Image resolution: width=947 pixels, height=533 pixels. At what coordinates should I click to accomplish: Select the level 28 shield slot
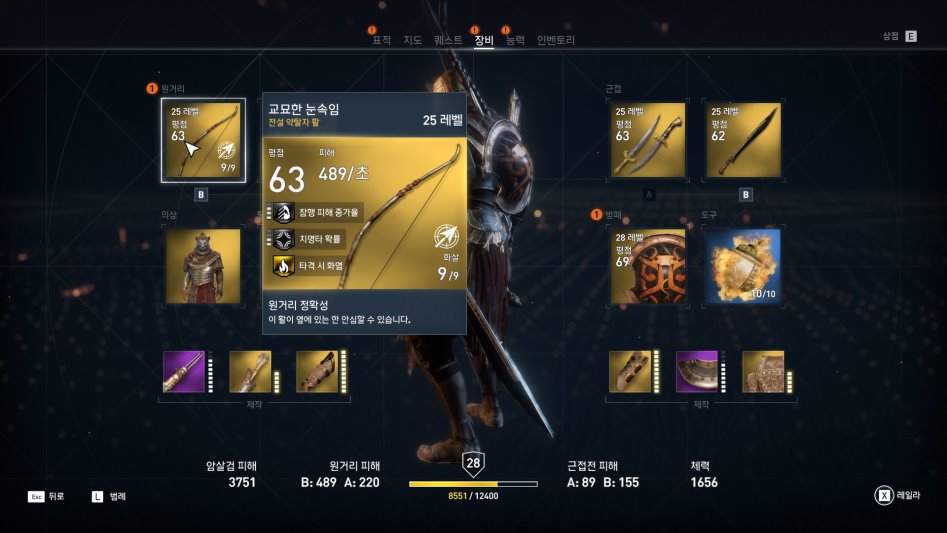(648, 266)
